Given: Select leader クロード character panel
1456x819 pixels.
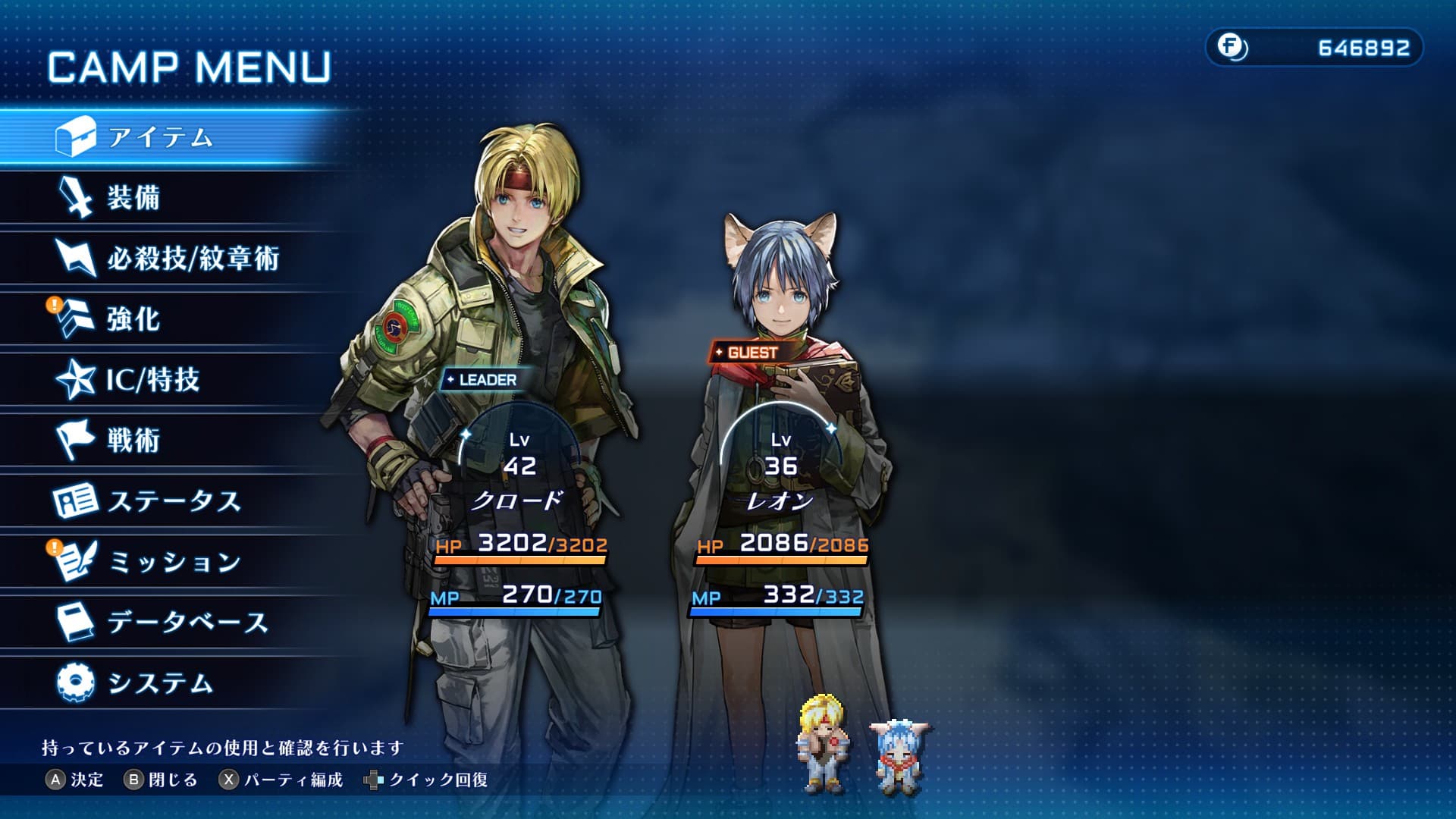Looking at the screenshot, I should (519, 500).
